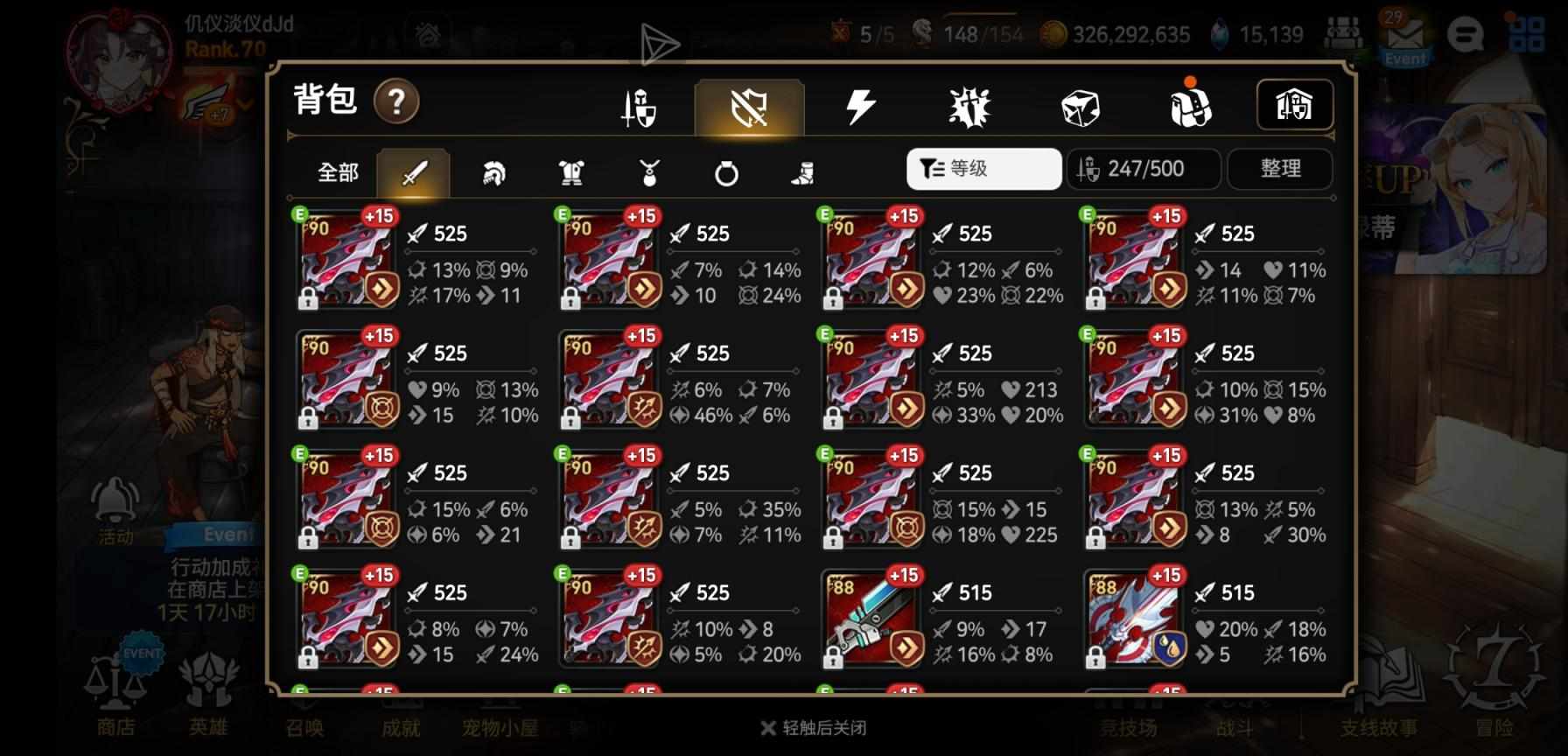Close the backpack via 轻触后关闭
The width and height of the screenshot is (1568, 756).
(814, 728)
